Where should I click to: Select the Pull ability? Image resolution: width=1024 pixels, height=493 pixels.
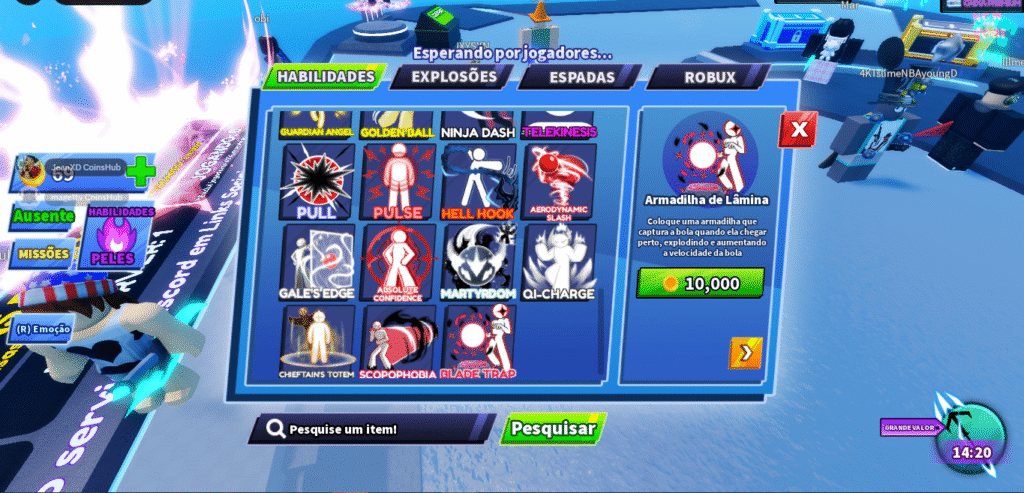point(317,182)
